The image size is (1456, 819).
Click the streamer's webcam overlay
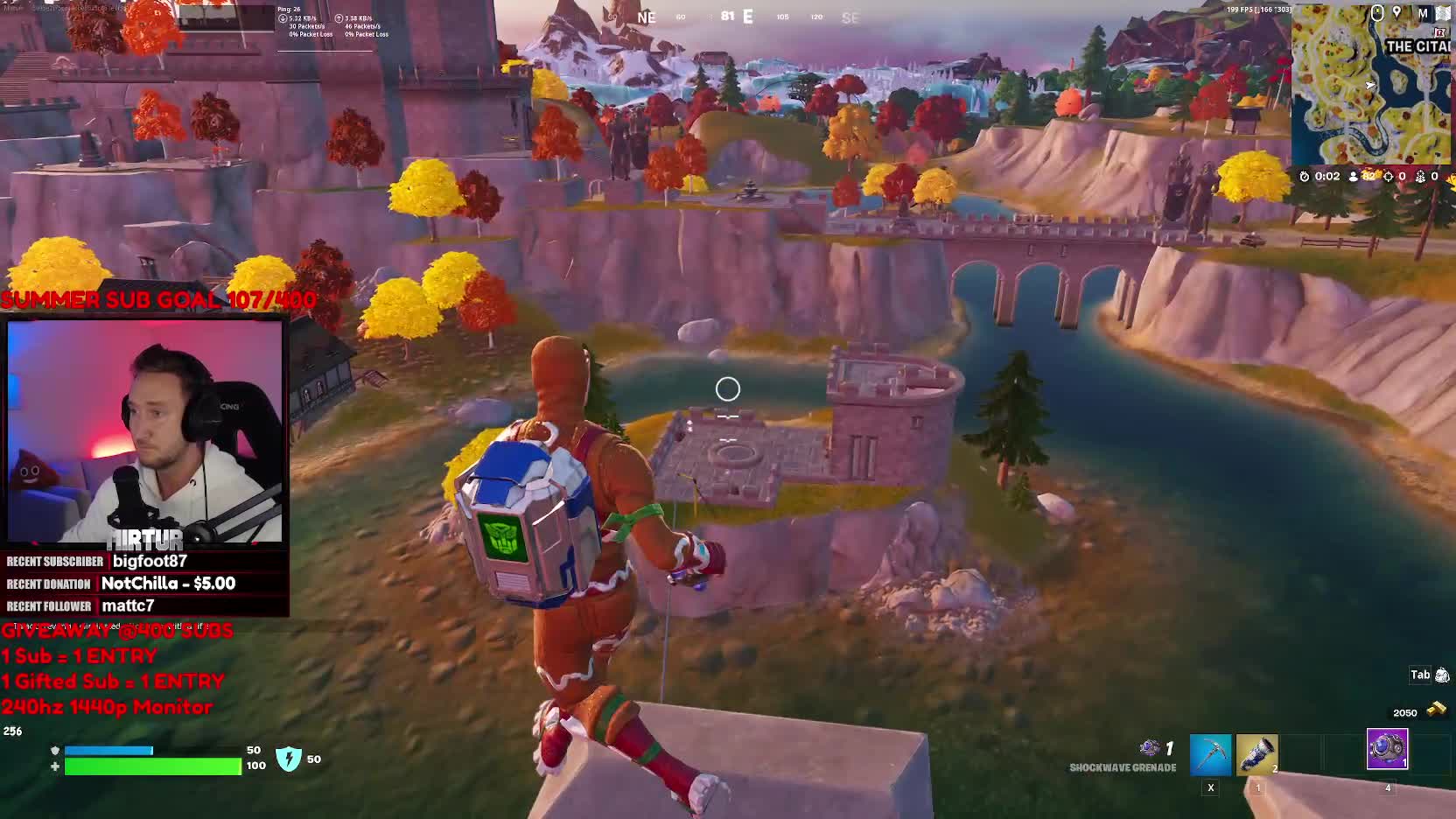(145, 431)
